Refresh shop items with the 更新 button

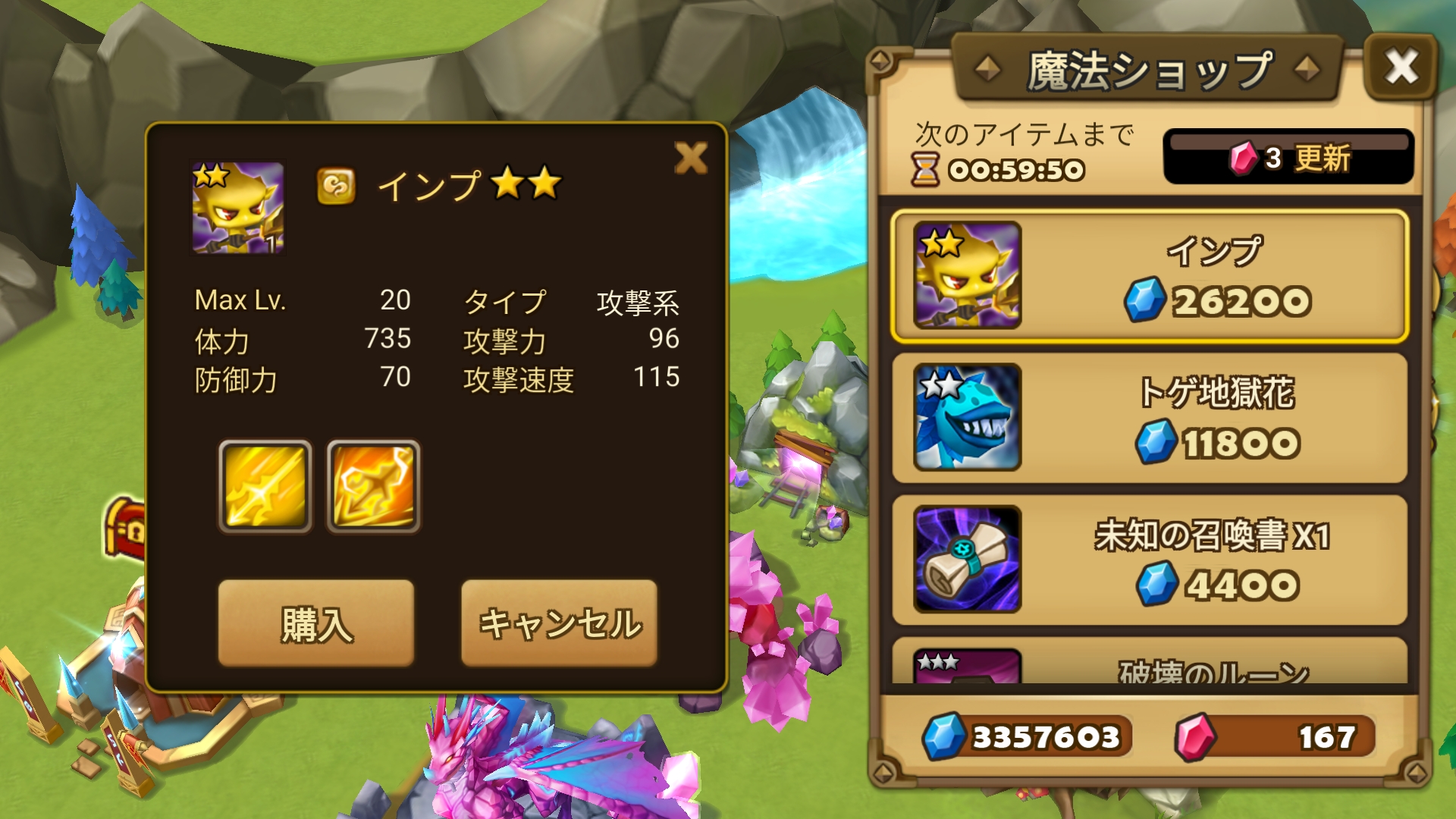[1288, 158]
